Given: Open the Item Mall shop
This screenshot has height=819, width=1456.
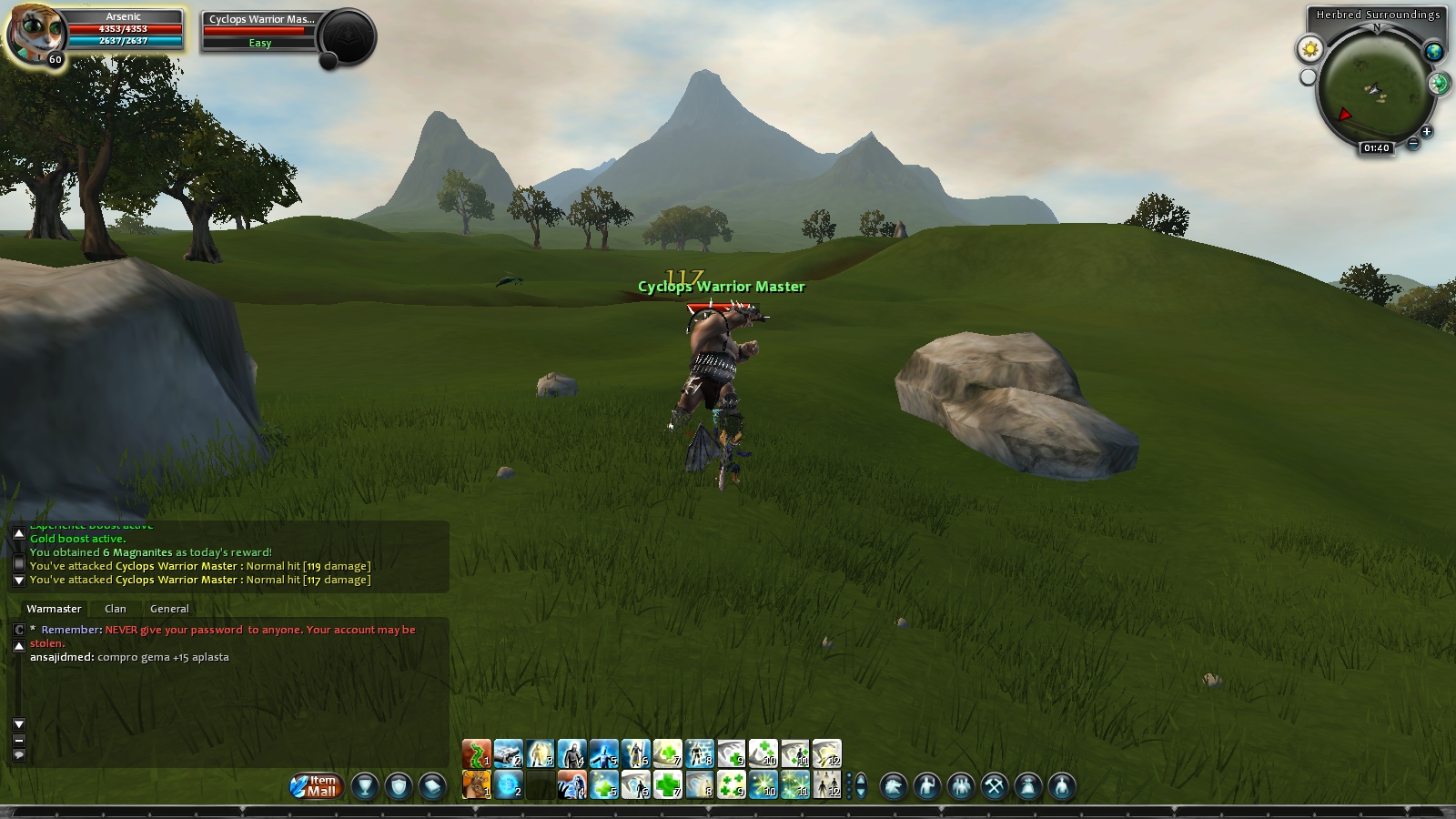Looking at the screenshot, I should pyautogui.click(x=316, y=785).
